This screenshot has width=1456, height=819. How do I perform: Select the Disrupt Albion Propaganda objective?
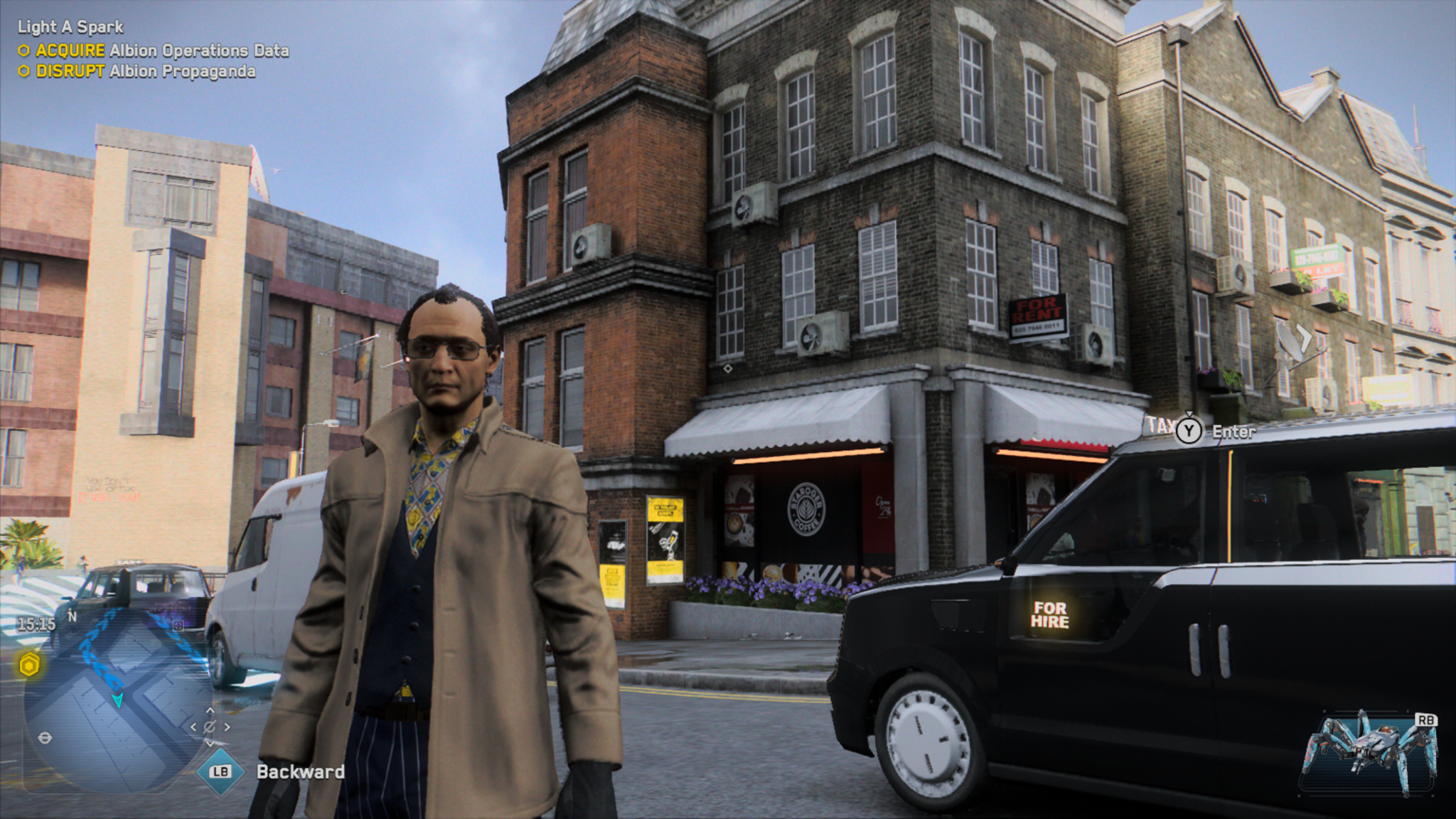(145, 71)
